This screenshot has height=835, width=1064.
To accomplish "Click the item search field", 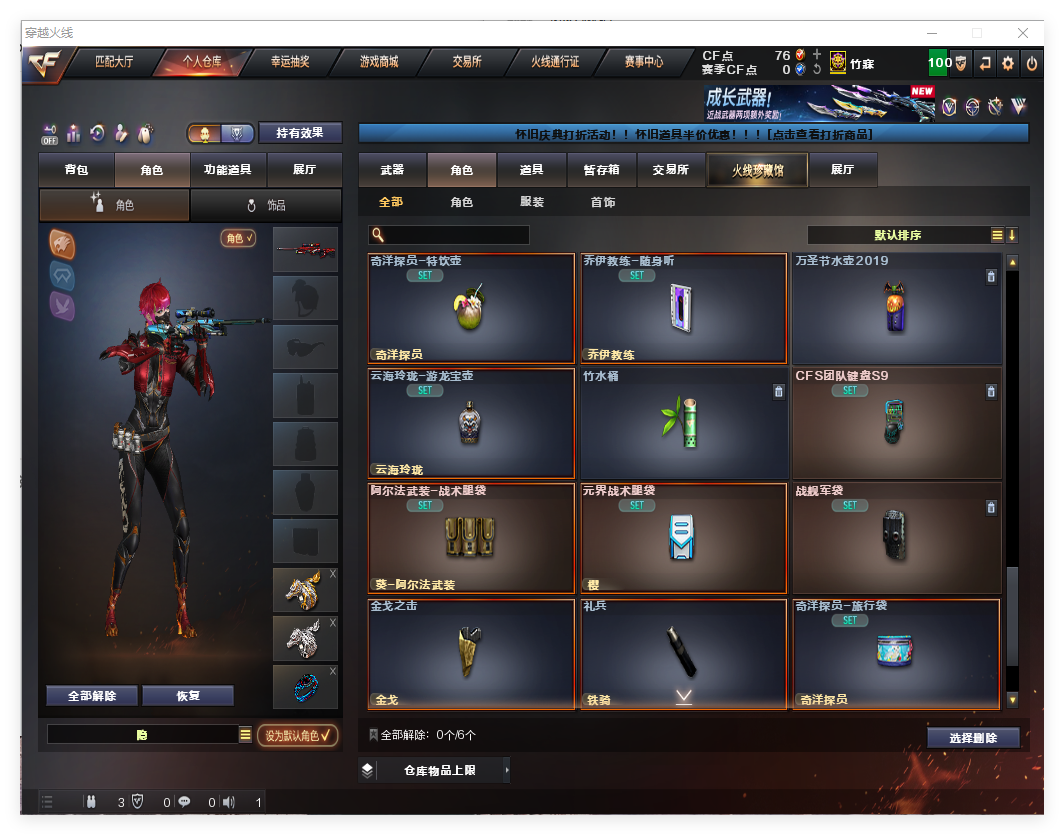I will click(456, 235).
